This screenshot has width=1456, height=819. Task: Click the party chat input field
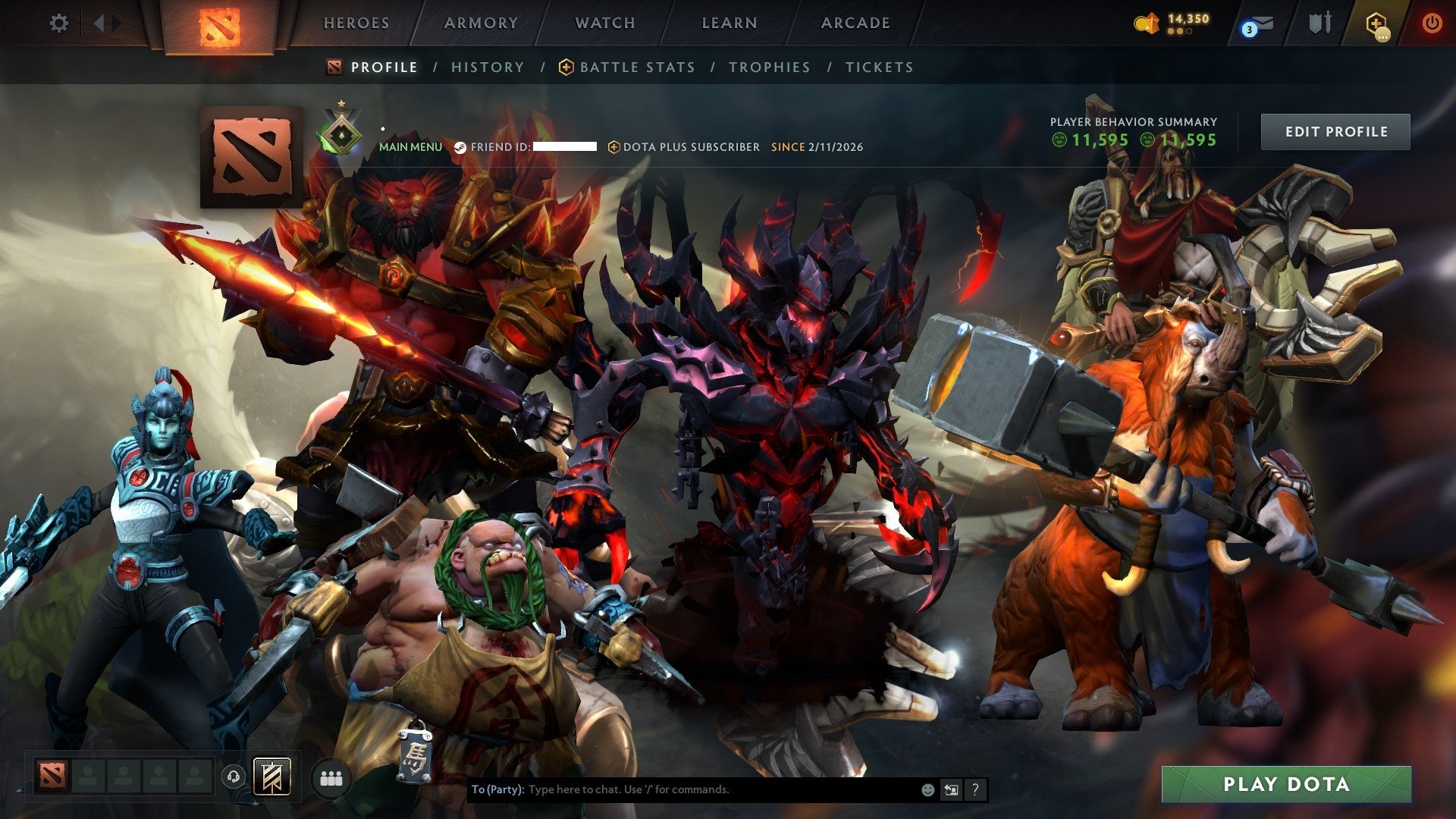click(x=682, y=789)
